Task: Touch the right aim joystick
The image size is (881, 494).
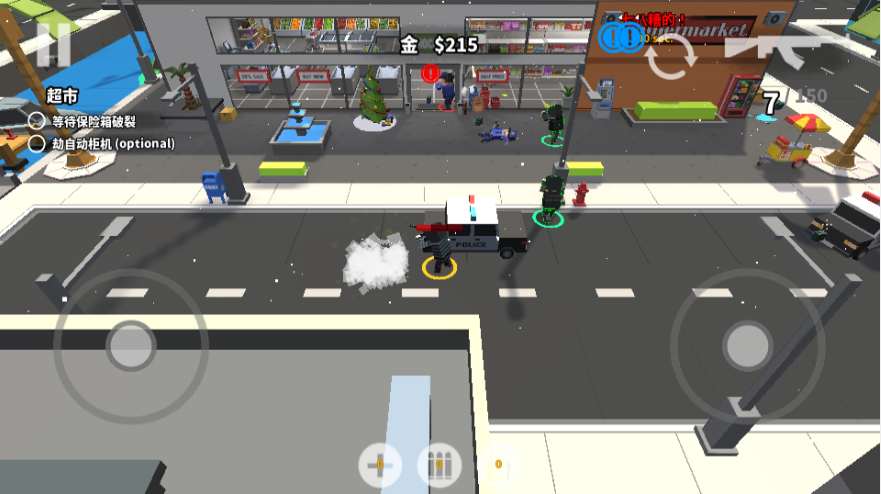Action: (x=747, y=345)
